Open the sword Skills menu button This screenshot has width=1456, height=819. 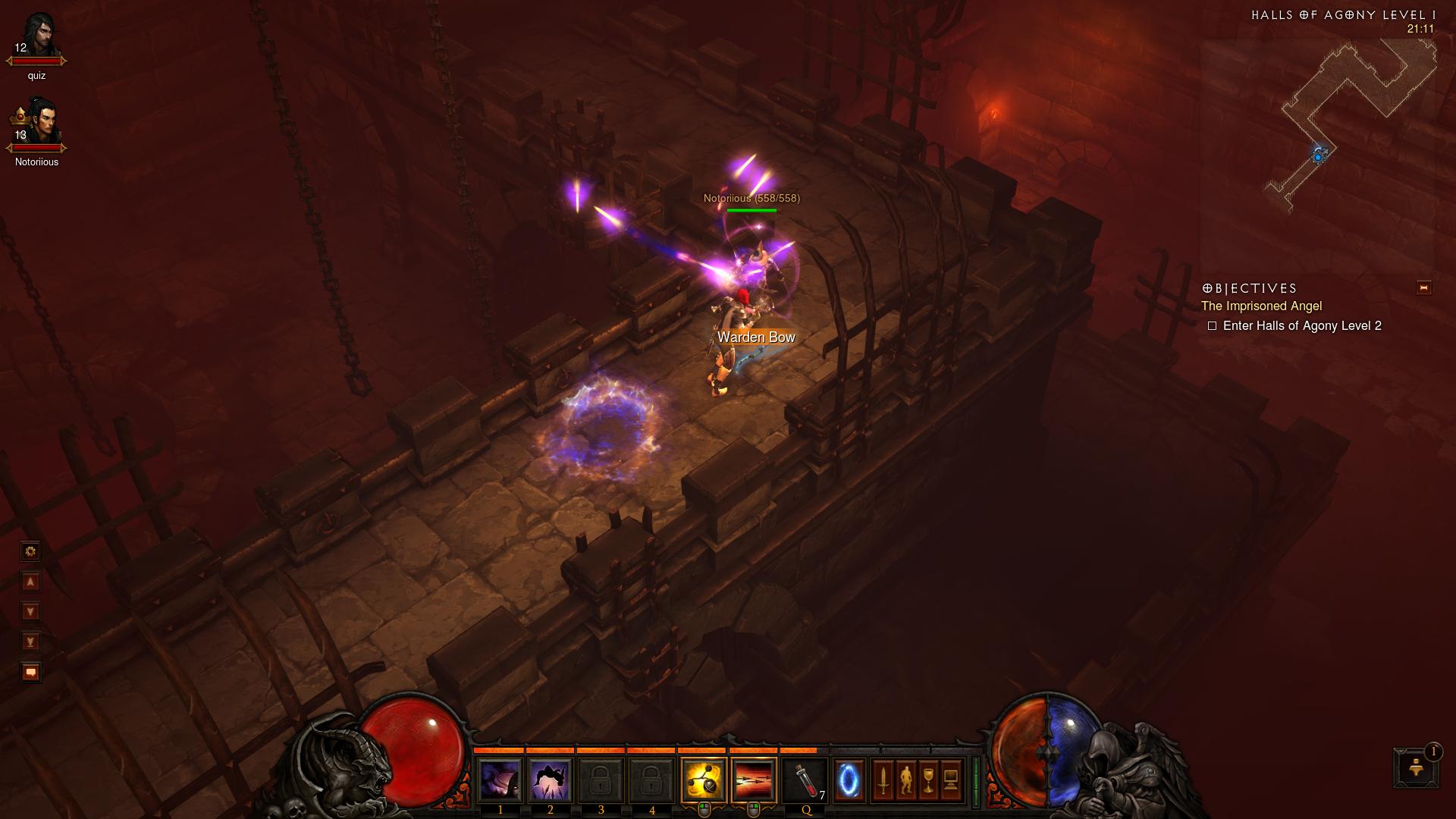[x=883, y=780]
